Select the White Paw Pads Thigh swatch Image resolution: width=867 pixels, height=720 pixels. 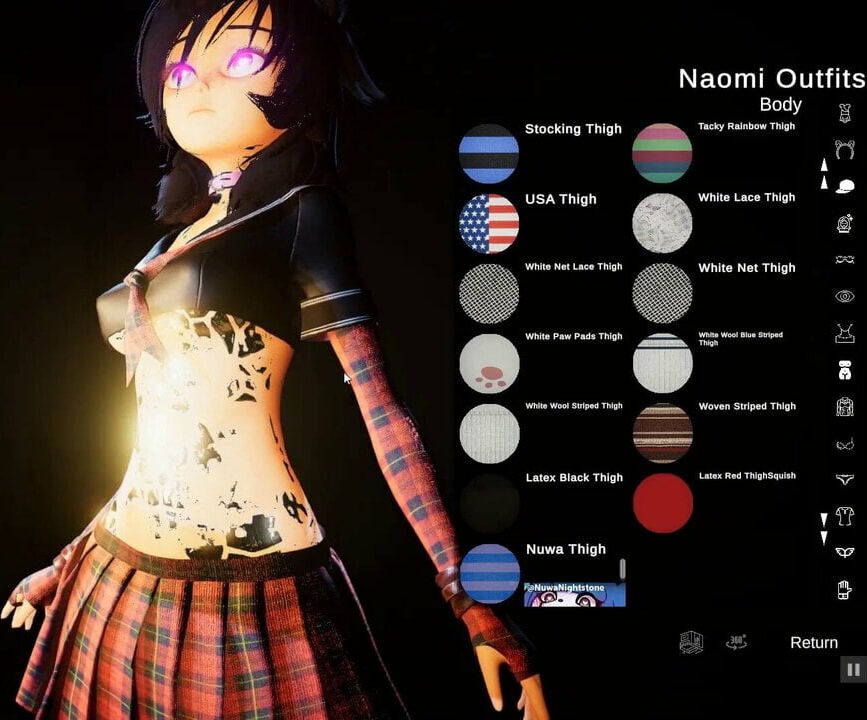489,364
